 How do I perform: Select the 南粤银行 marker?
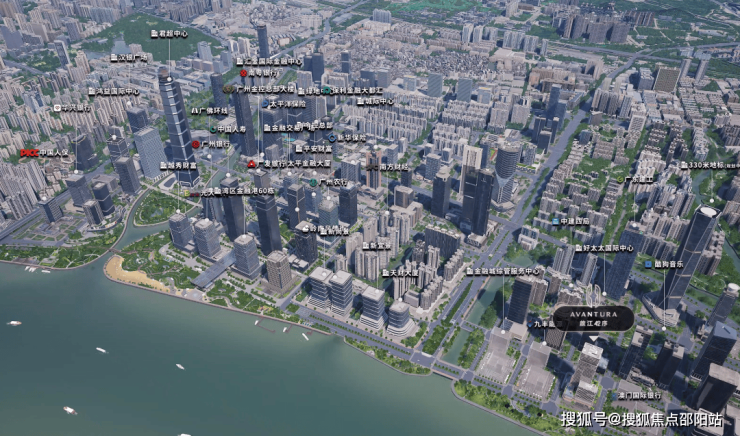[258, 73]
